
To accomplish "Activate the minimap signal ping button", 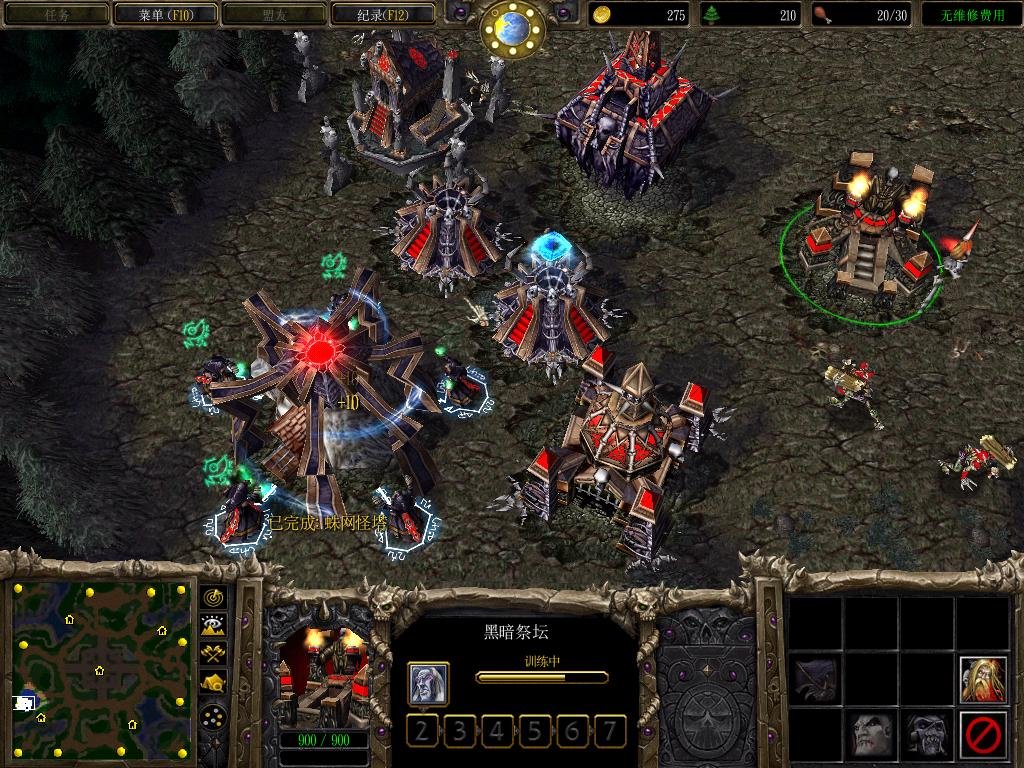I will pos(214,598).
